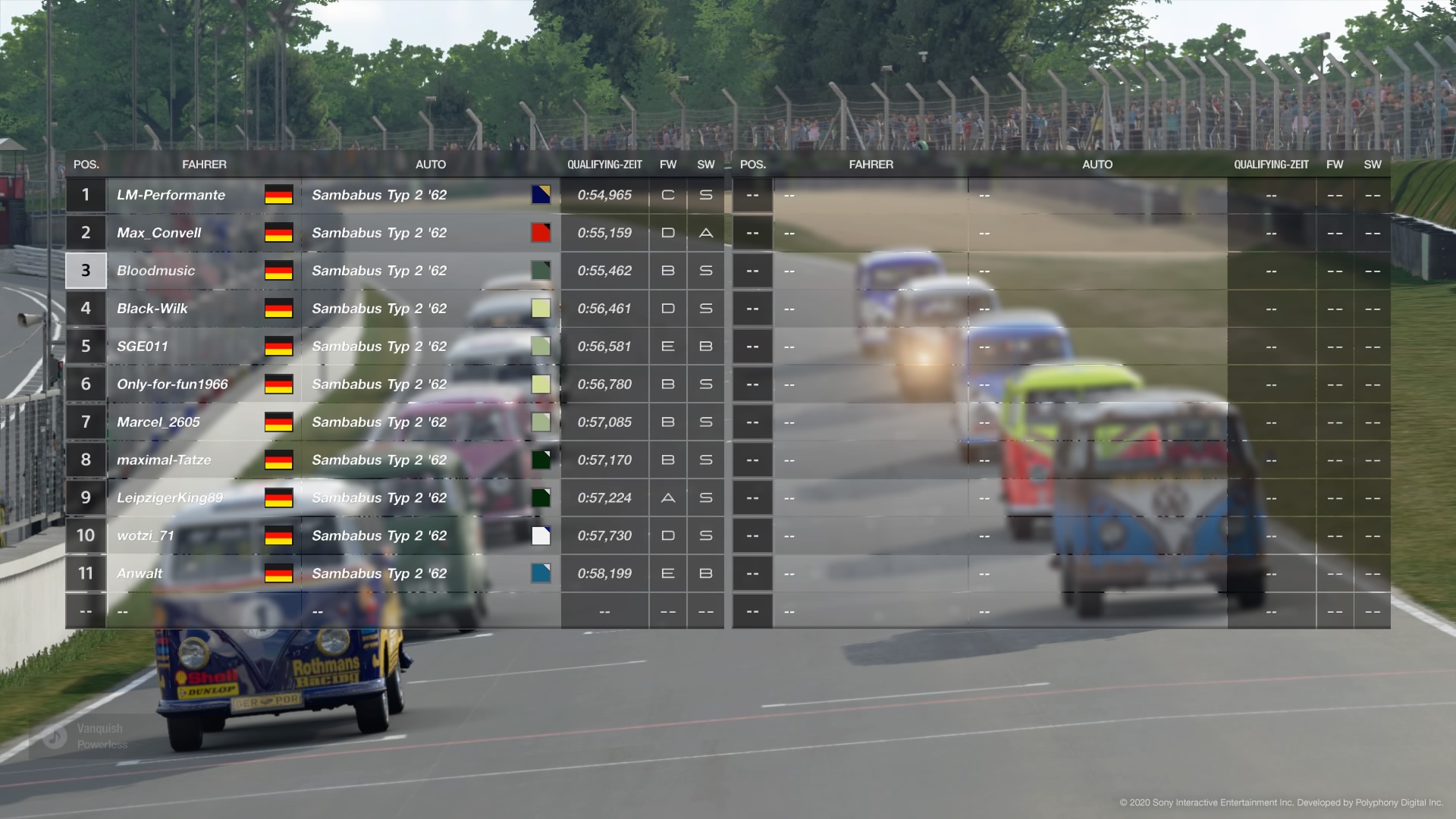Viewport: 1456px width, 819px height.
Task: Click the German flag beside SGE011
Action: click(278, 347)
